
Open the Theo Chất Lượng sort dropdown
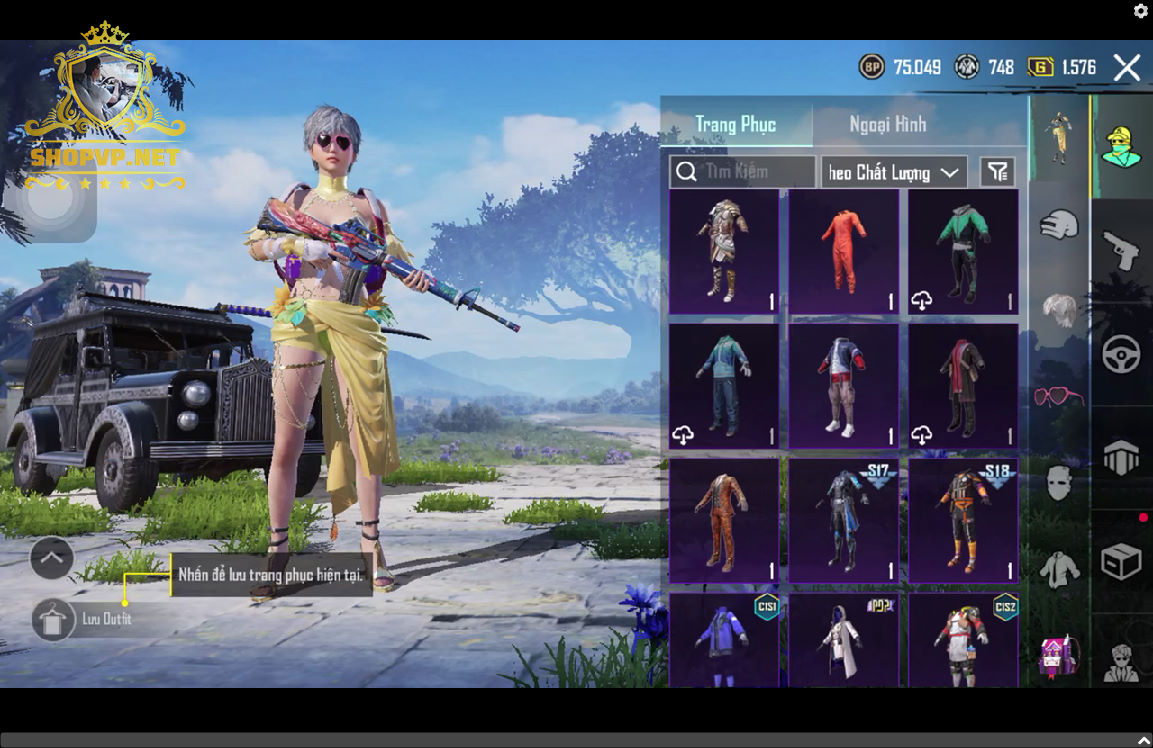point(893,173)
